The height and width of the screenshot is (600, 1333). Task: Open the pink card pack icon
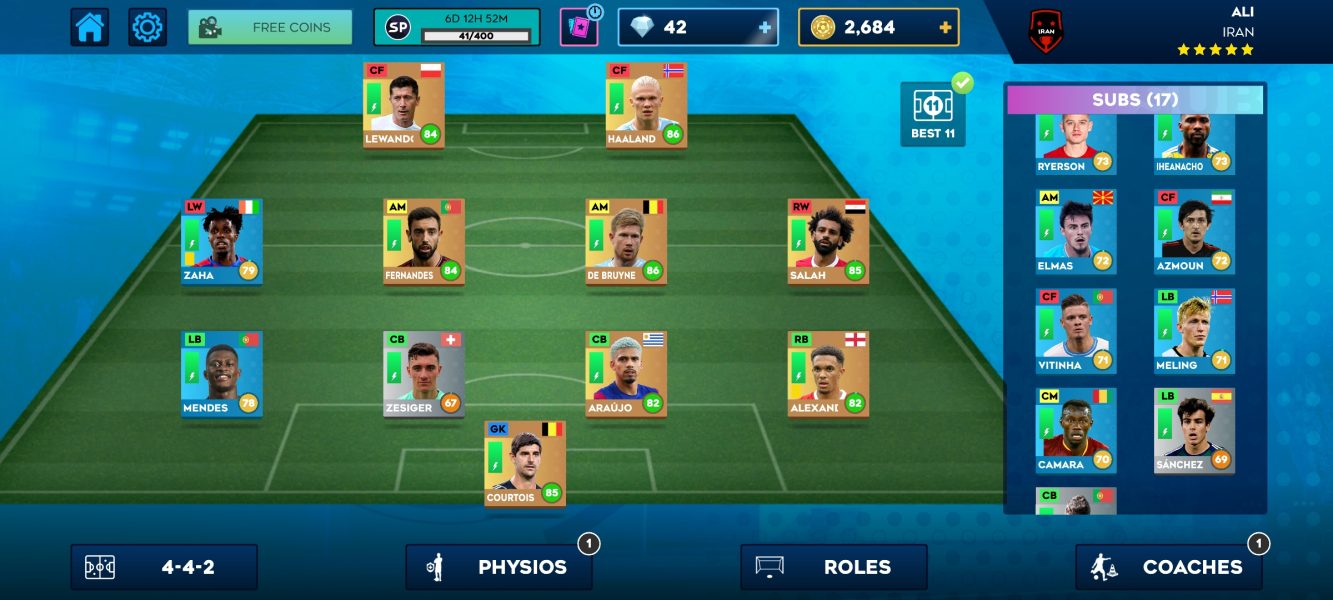click(579, 28)
